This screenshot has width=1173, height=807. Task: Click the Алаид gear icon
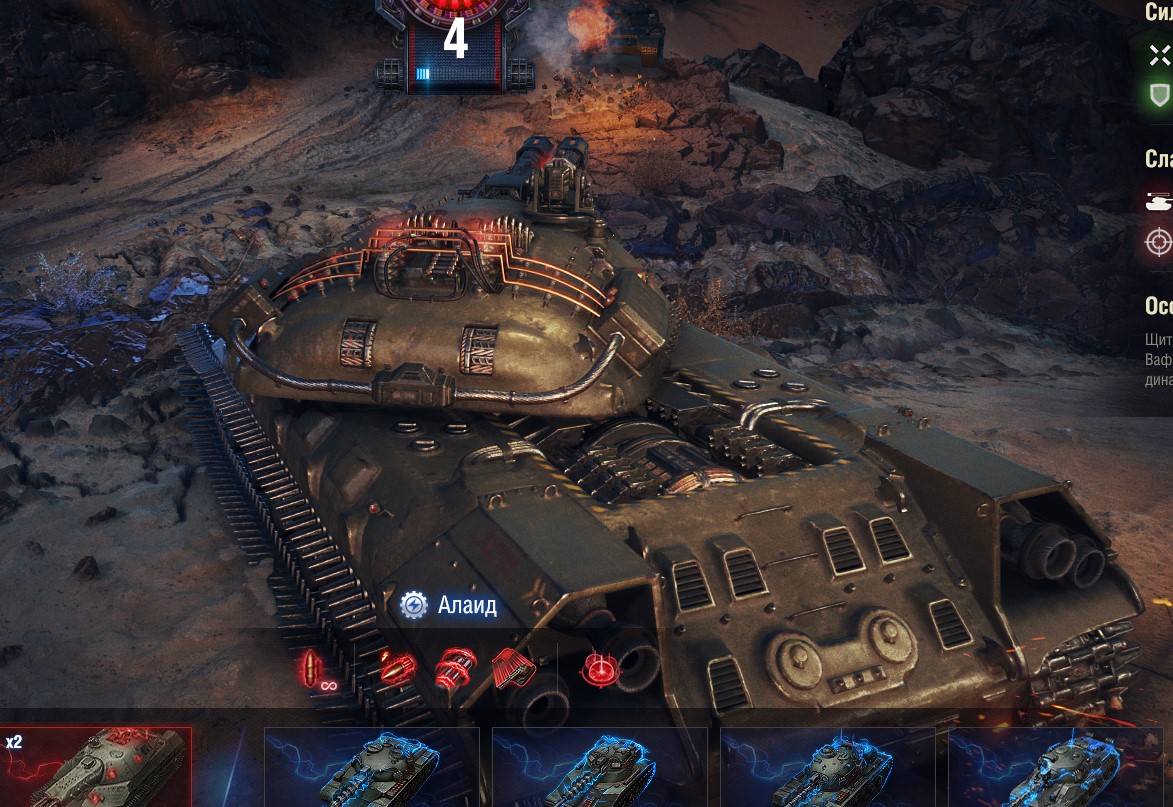(414, 605)
